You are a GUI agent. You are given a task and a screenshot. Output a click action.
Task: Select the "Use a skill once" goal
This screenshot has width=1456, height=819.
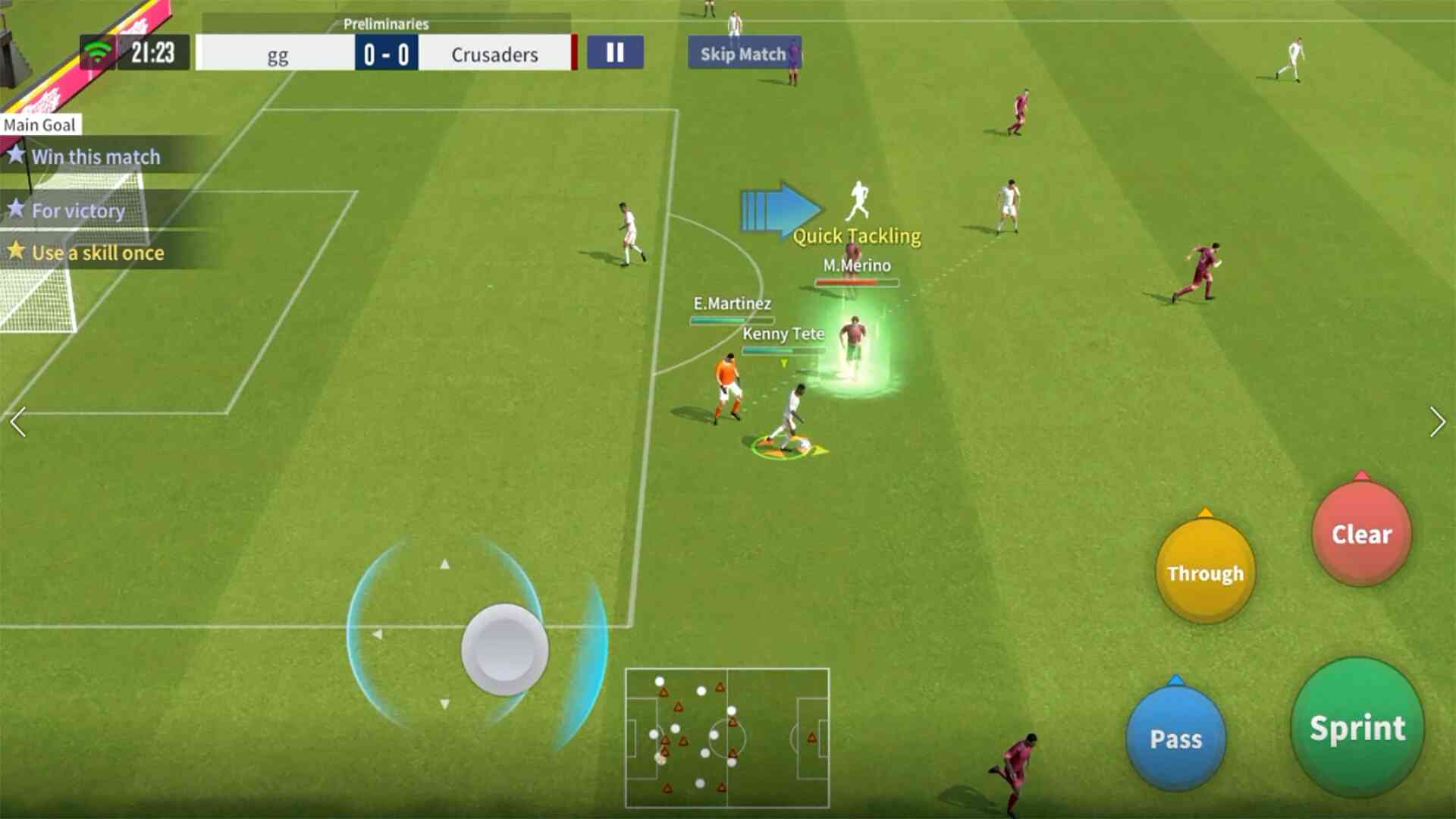97,253
